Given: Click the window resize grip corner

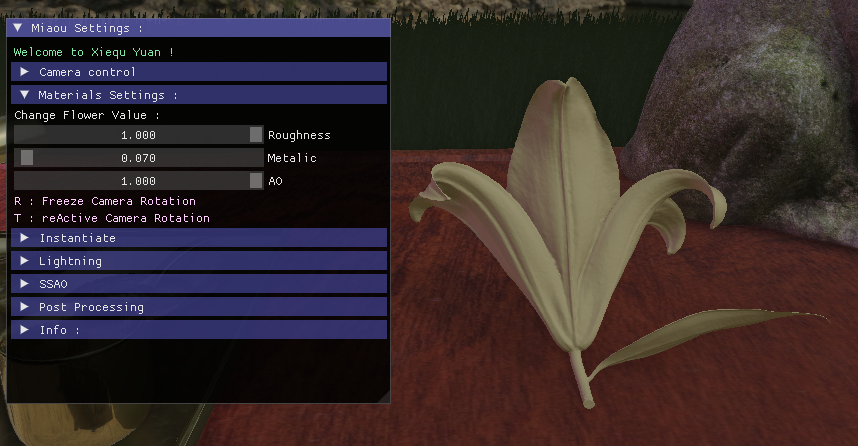Looking at the screenshot, I should pyautogui.click(x=384, y=397).
